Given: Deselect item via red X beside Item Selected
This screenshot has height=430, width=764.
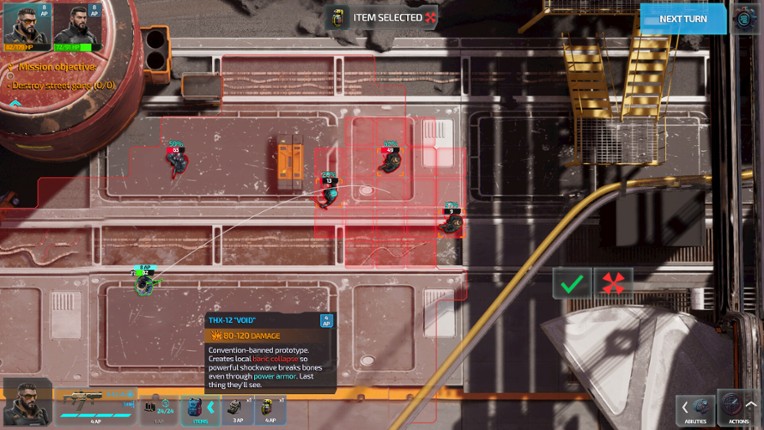Looking at the screenshot, I should 431,17.
